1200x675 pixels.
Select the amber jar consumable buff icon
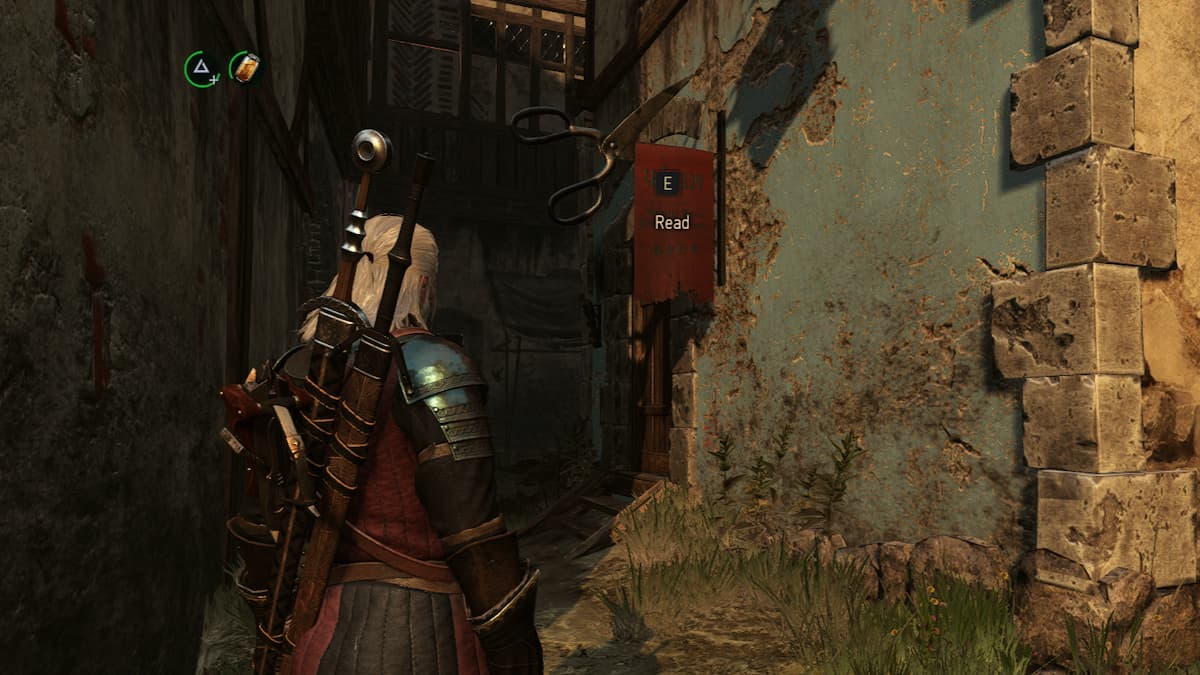[245, 68]
